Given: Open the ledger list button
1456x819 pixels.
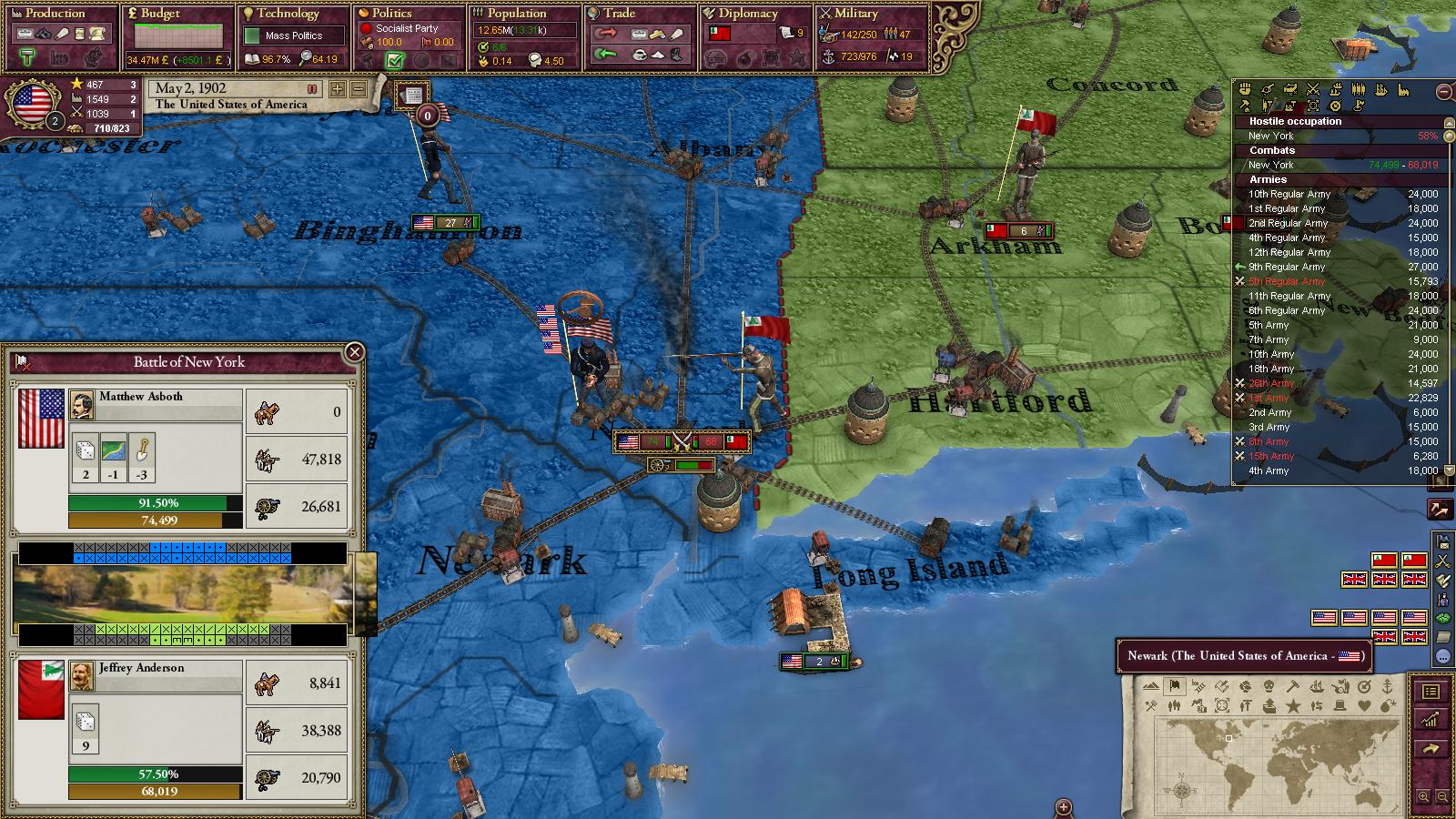Looking at the screenshot, I should point(1431,692).
